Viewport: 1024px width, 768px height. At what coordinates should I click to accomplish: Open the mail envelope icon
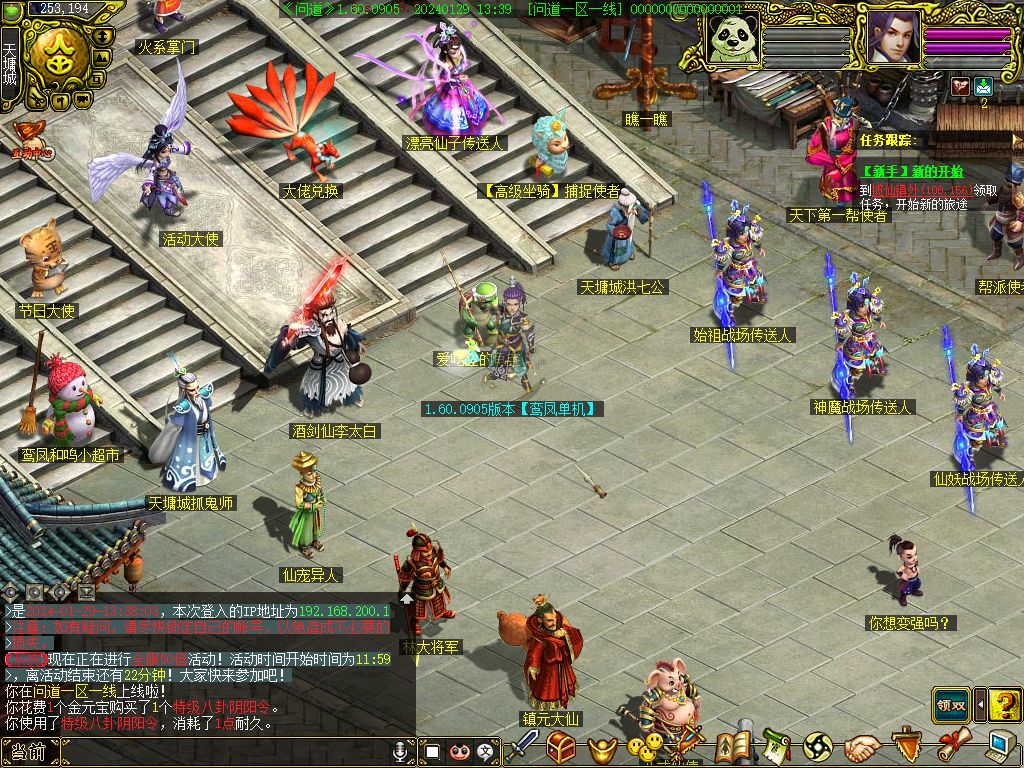[983, 86]
